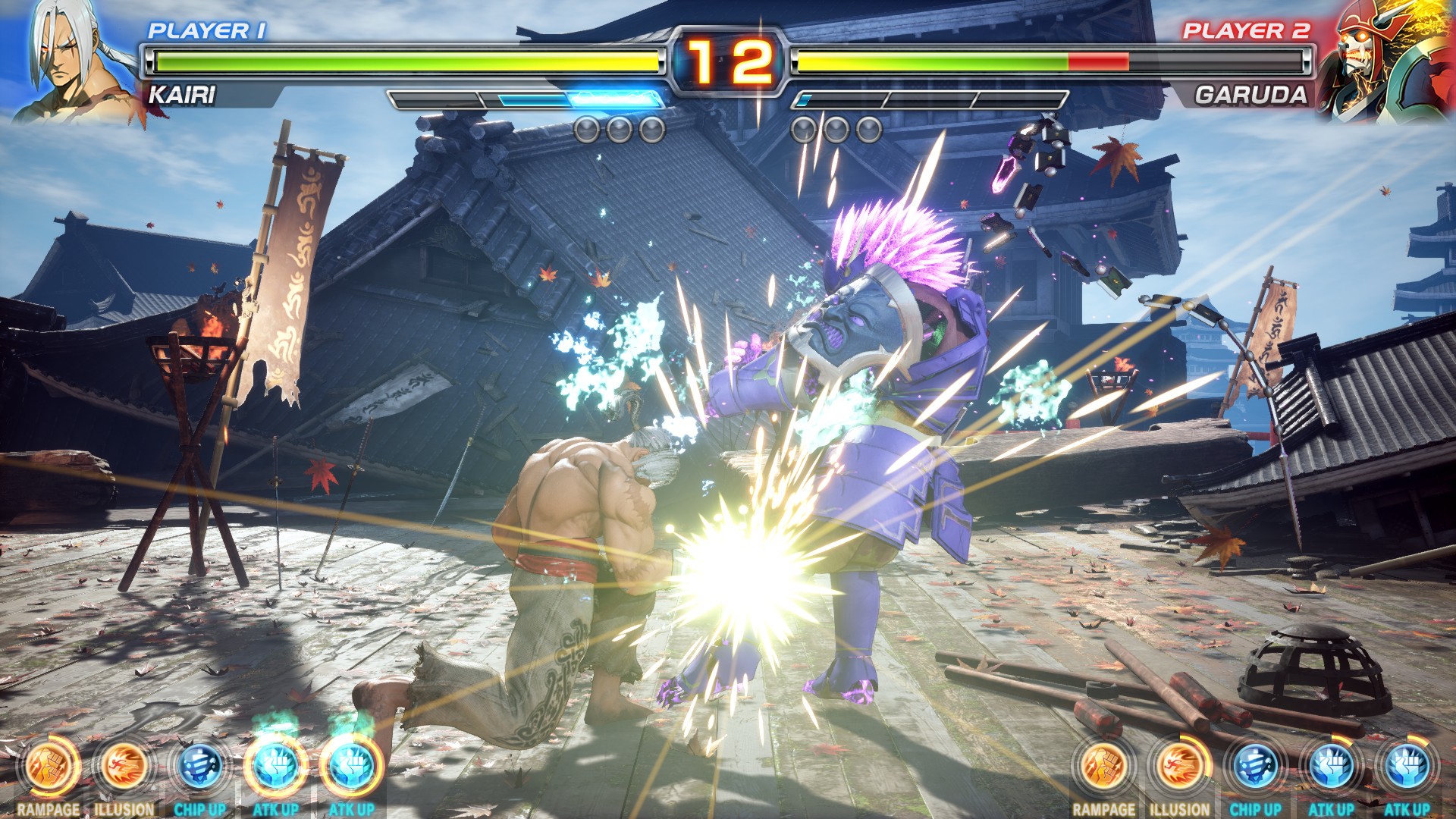Select Player 1's RAMPAGE gougi icon

click(49, 767)
